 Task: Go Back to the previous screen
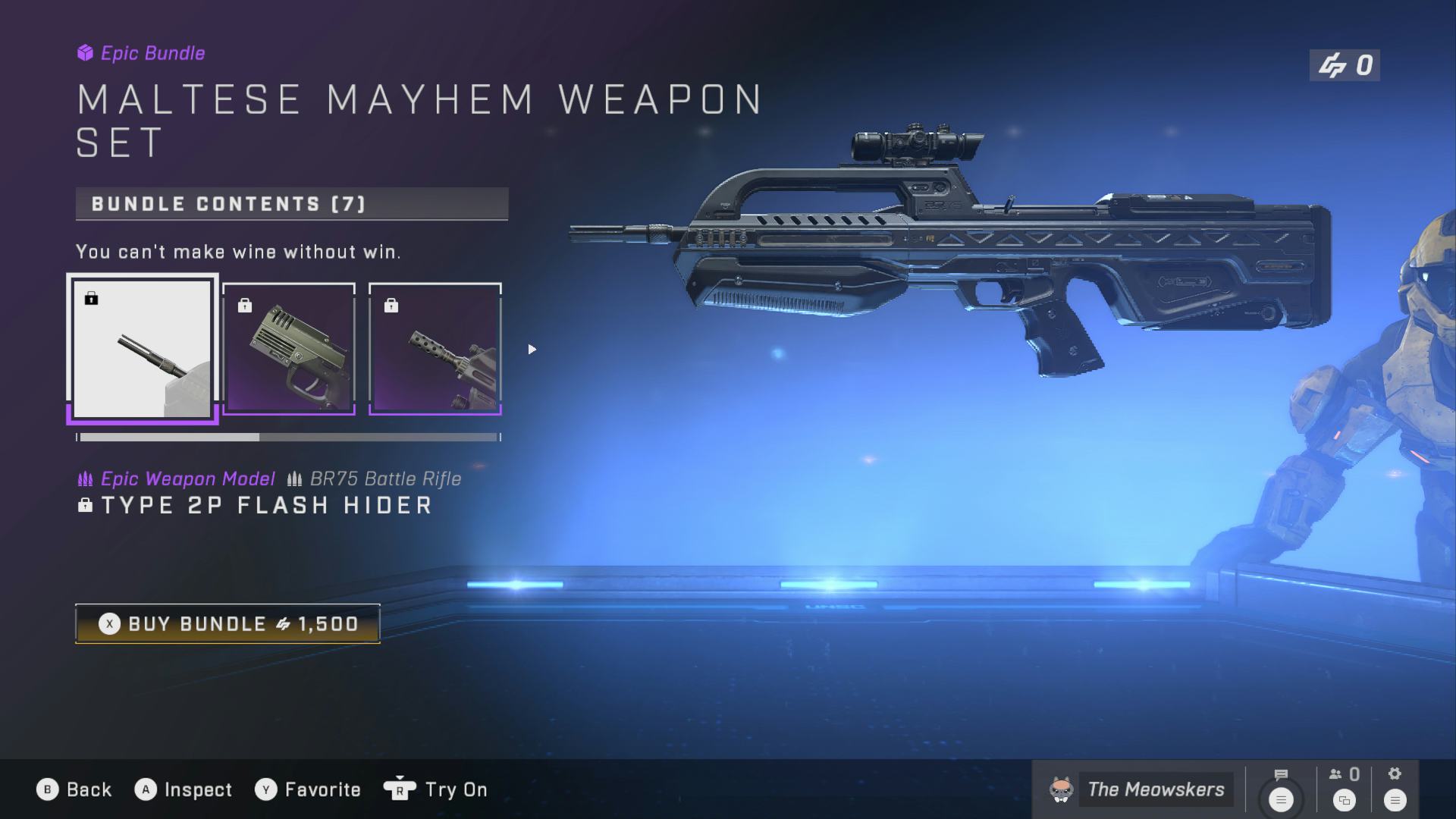click(x=74, y=789)
